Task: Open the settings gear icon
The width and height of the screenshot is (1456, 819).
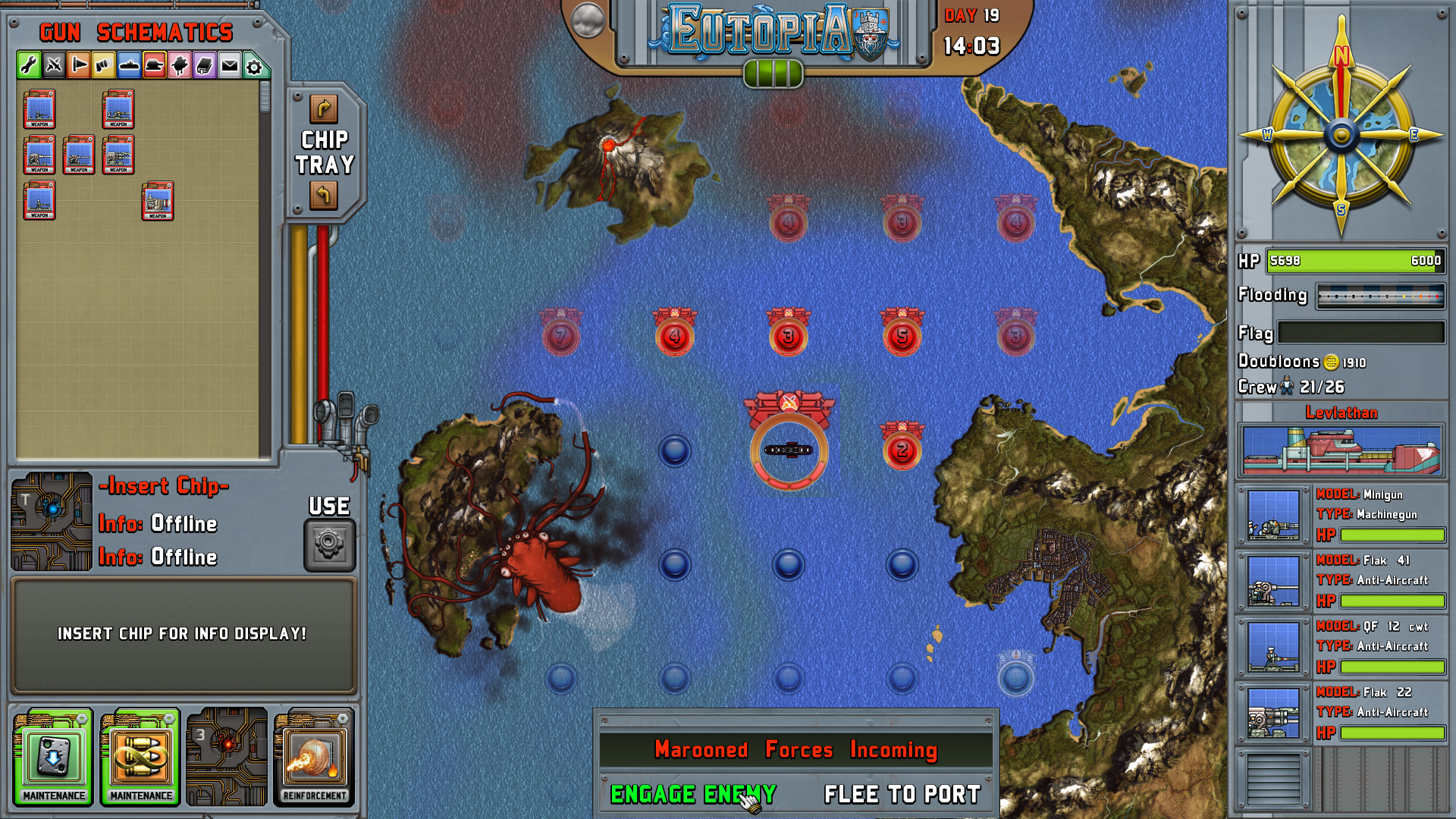Action: pos(256,66)
